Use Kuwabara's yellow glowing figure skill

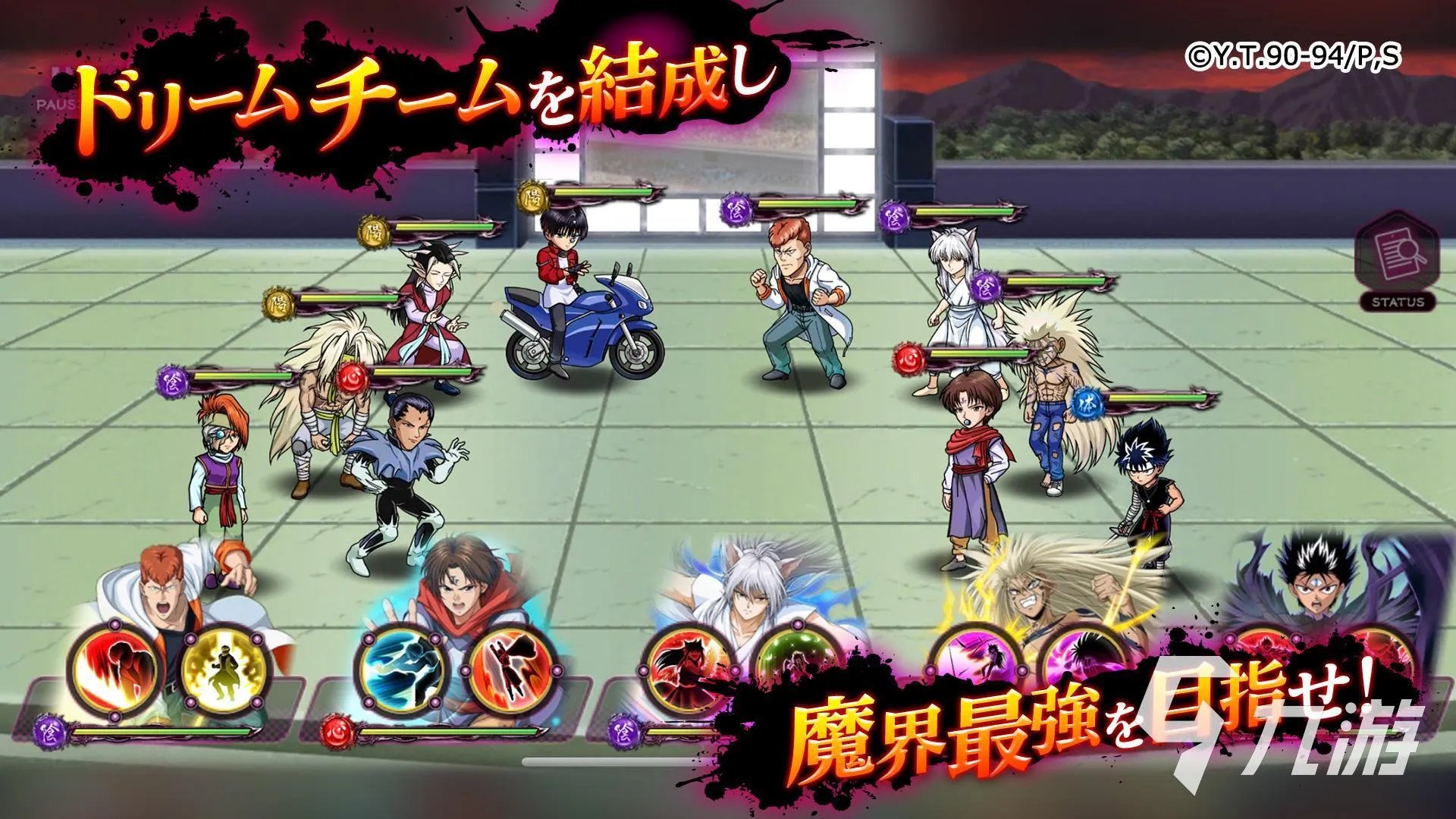(x=225, y=668)
